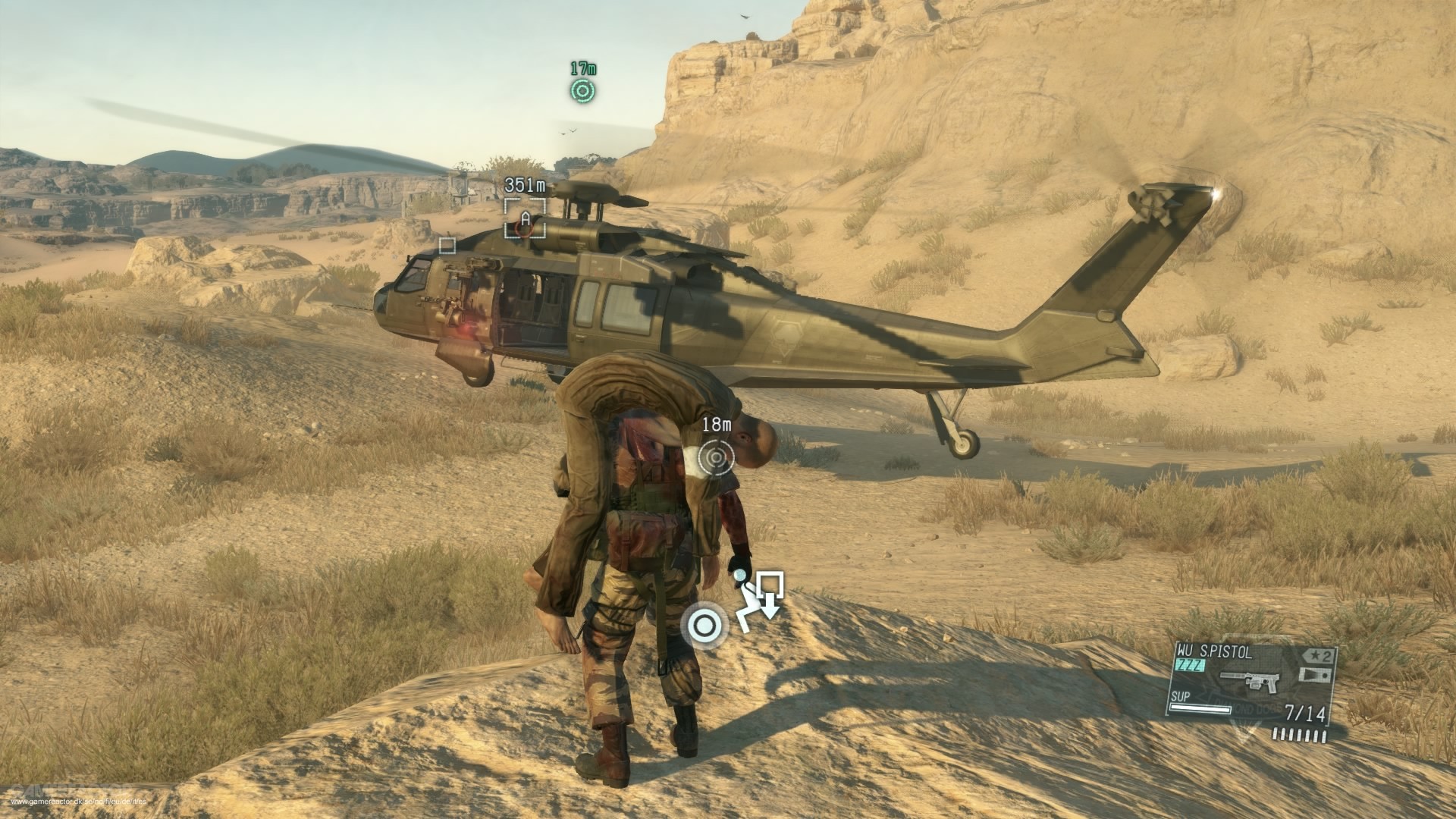Select the 18m extraction point marker

point(717,458)
